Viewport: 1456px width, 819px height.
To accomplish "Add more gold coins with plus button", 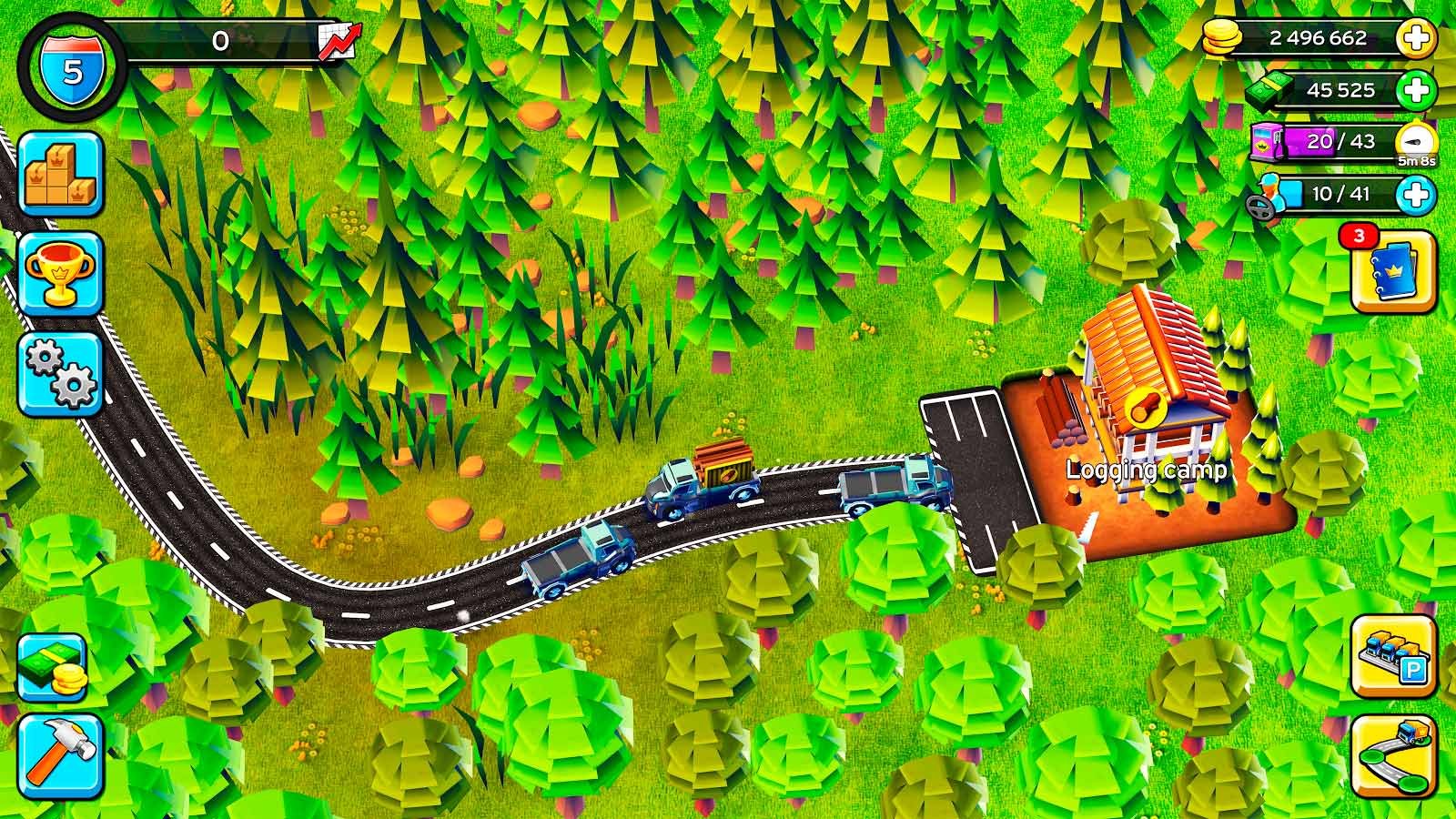I will click(1417, 39).
